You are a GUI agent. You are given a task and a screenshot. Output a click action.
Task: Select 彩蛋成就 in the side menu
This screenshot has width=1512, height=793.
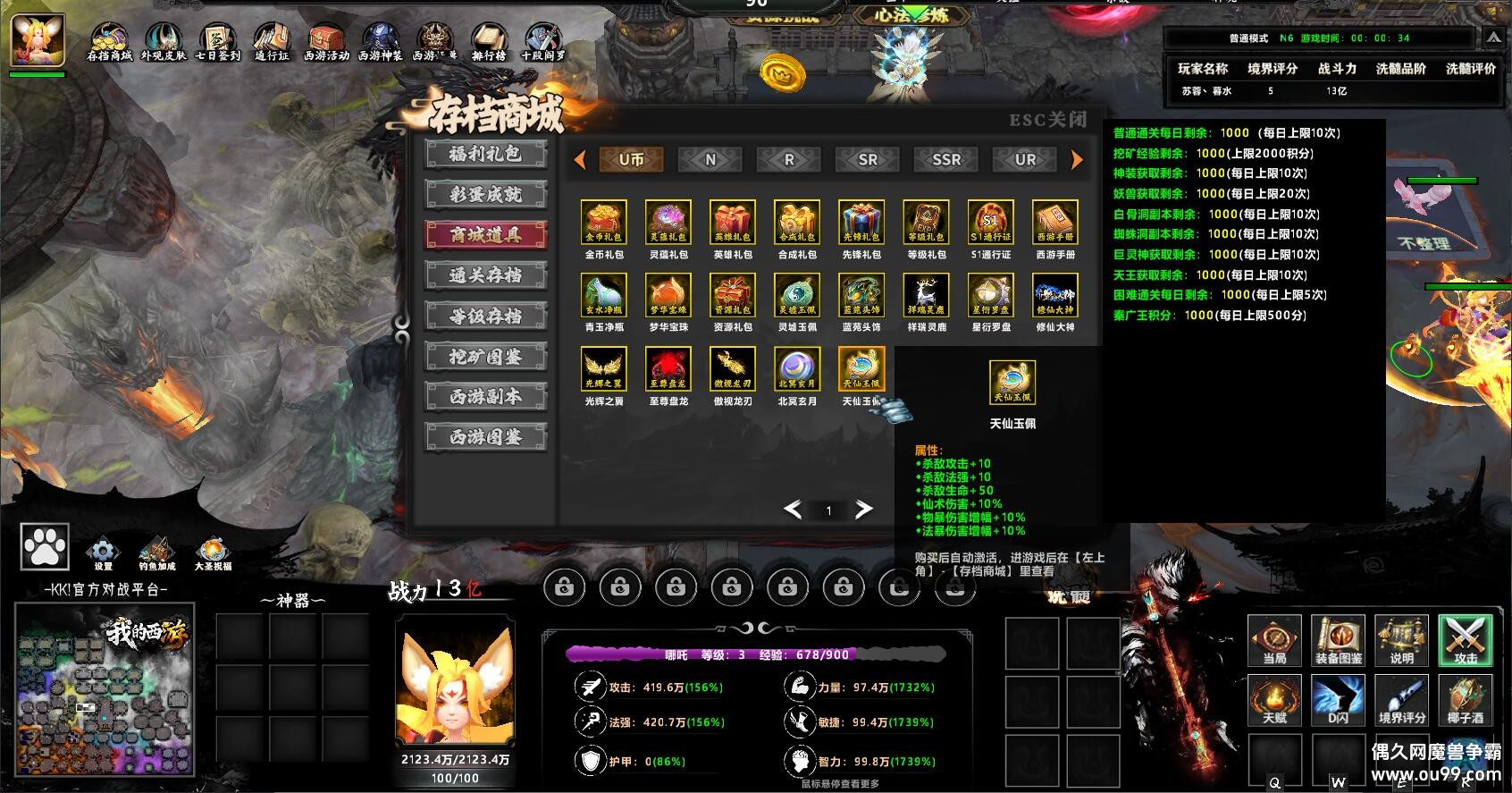pos(485,194)
